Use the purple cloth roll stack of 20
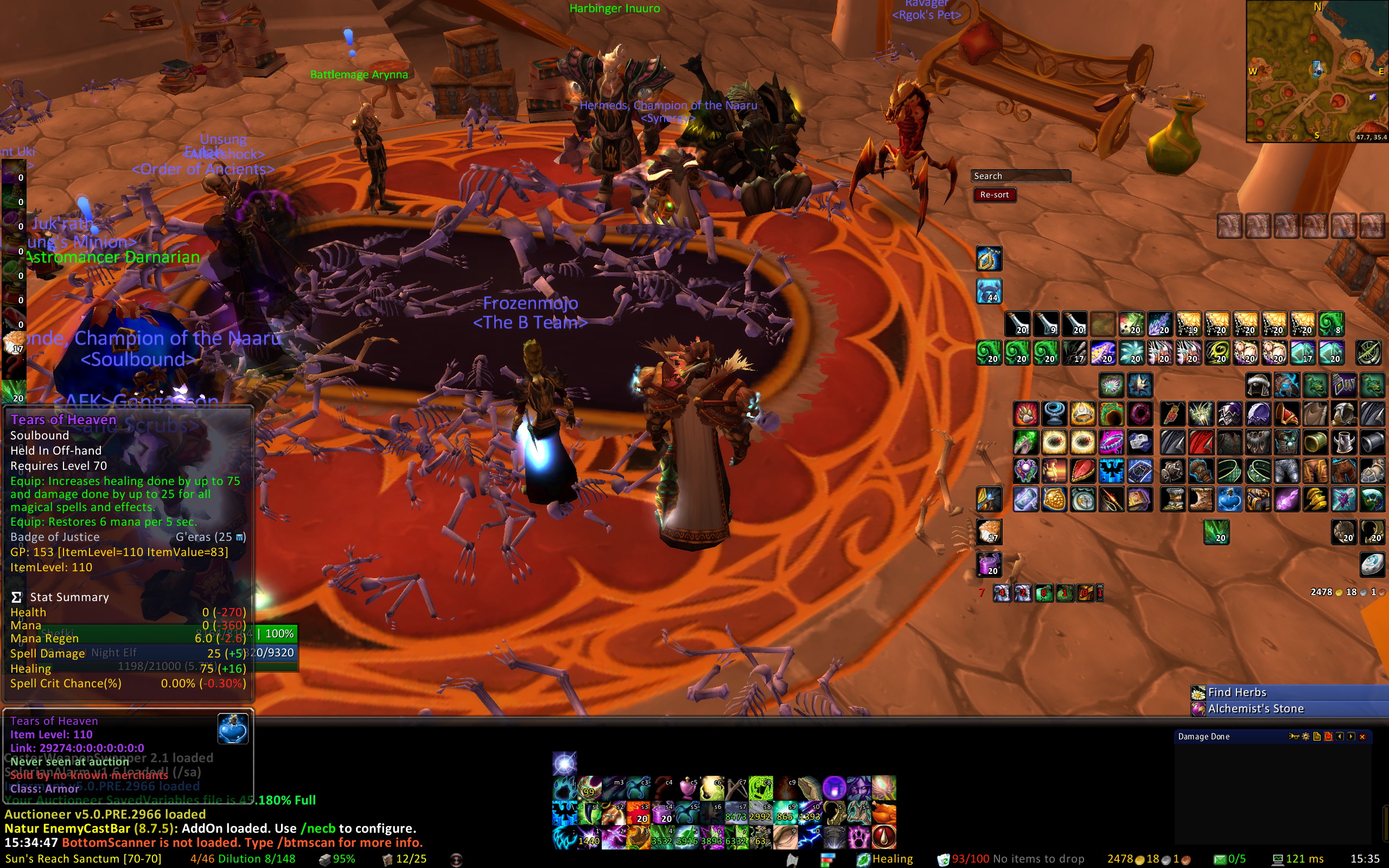 989,564
